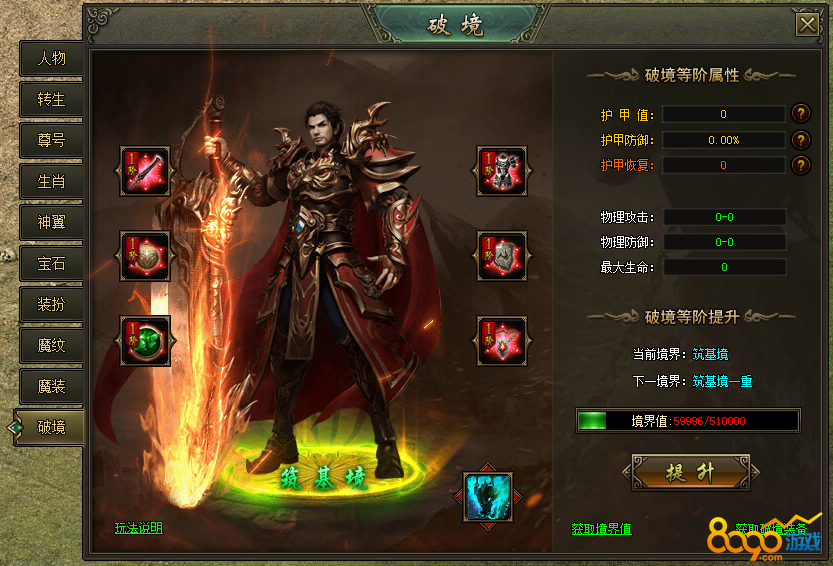833x566 pixels.
Task: Choose the green jade orb slot
Action: 145,341
